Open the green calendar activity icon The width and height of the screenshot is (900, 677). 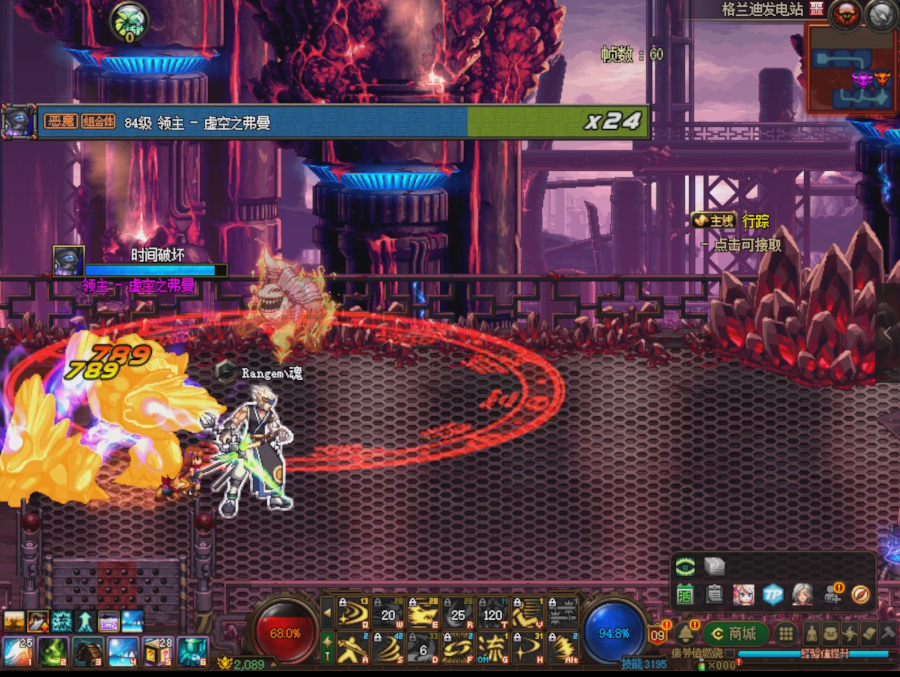point(685,594)
